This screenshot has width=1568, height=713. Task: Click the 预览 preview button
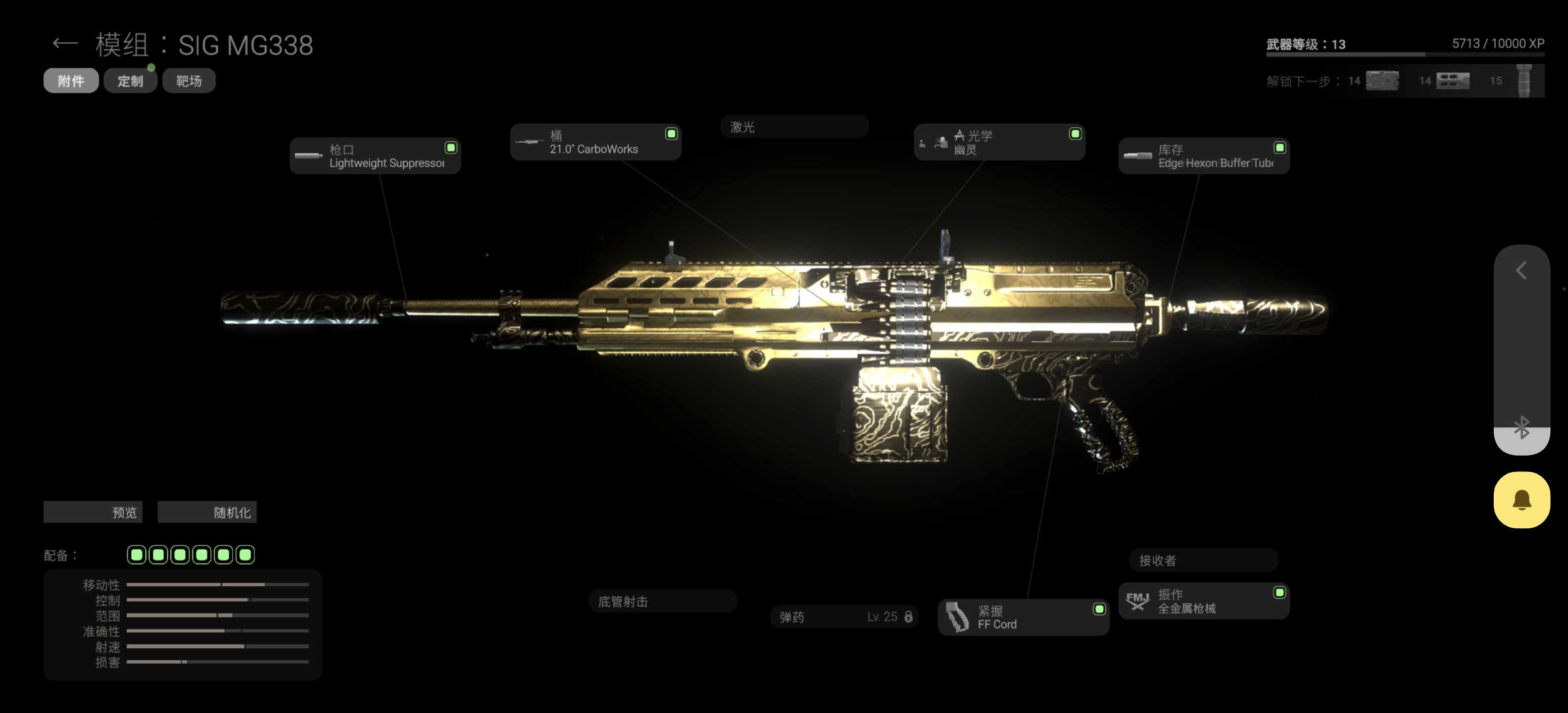click(93, 512)
